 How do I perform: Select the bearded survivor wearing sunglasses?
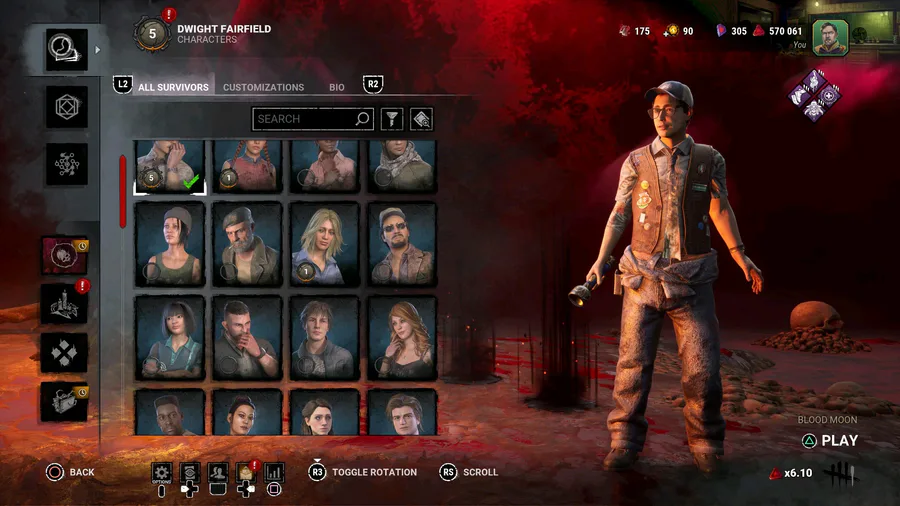point(402,244)
